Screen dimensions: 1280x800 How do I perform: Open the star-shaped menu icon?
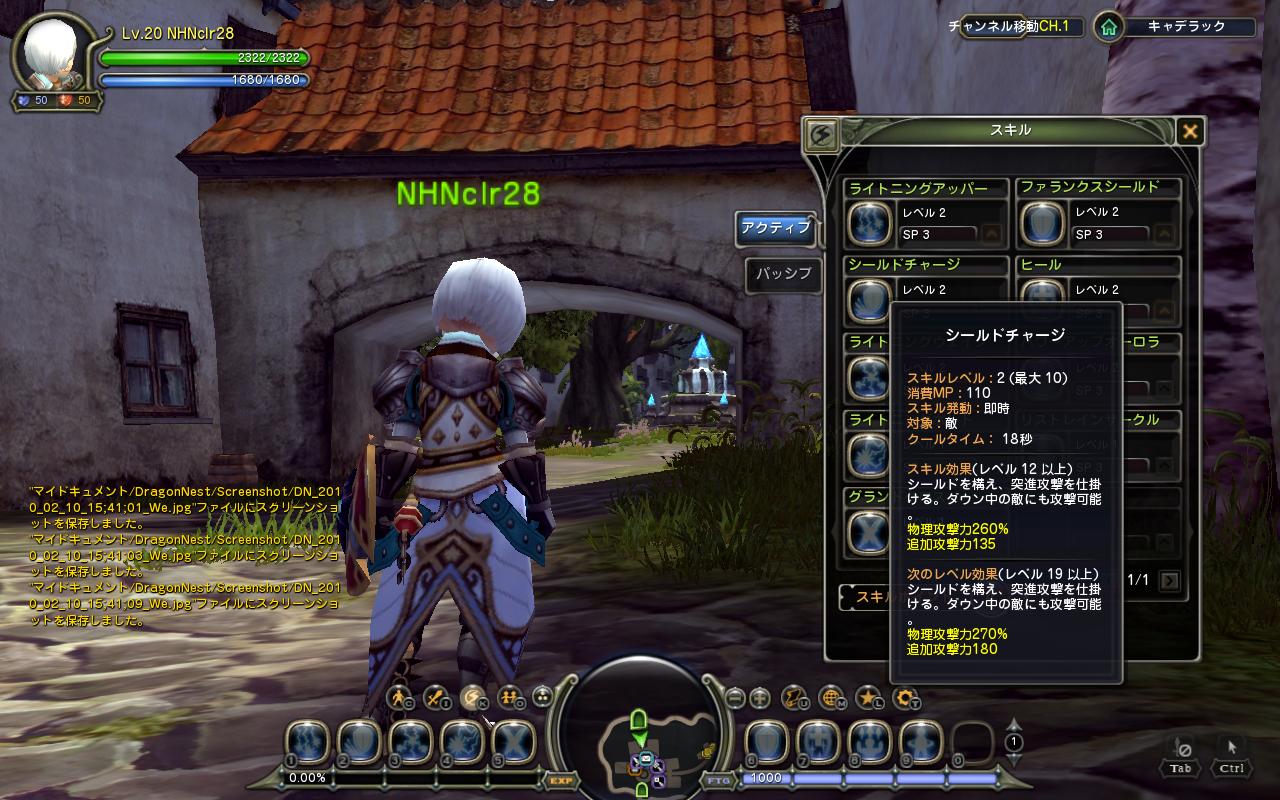[868, 697]
